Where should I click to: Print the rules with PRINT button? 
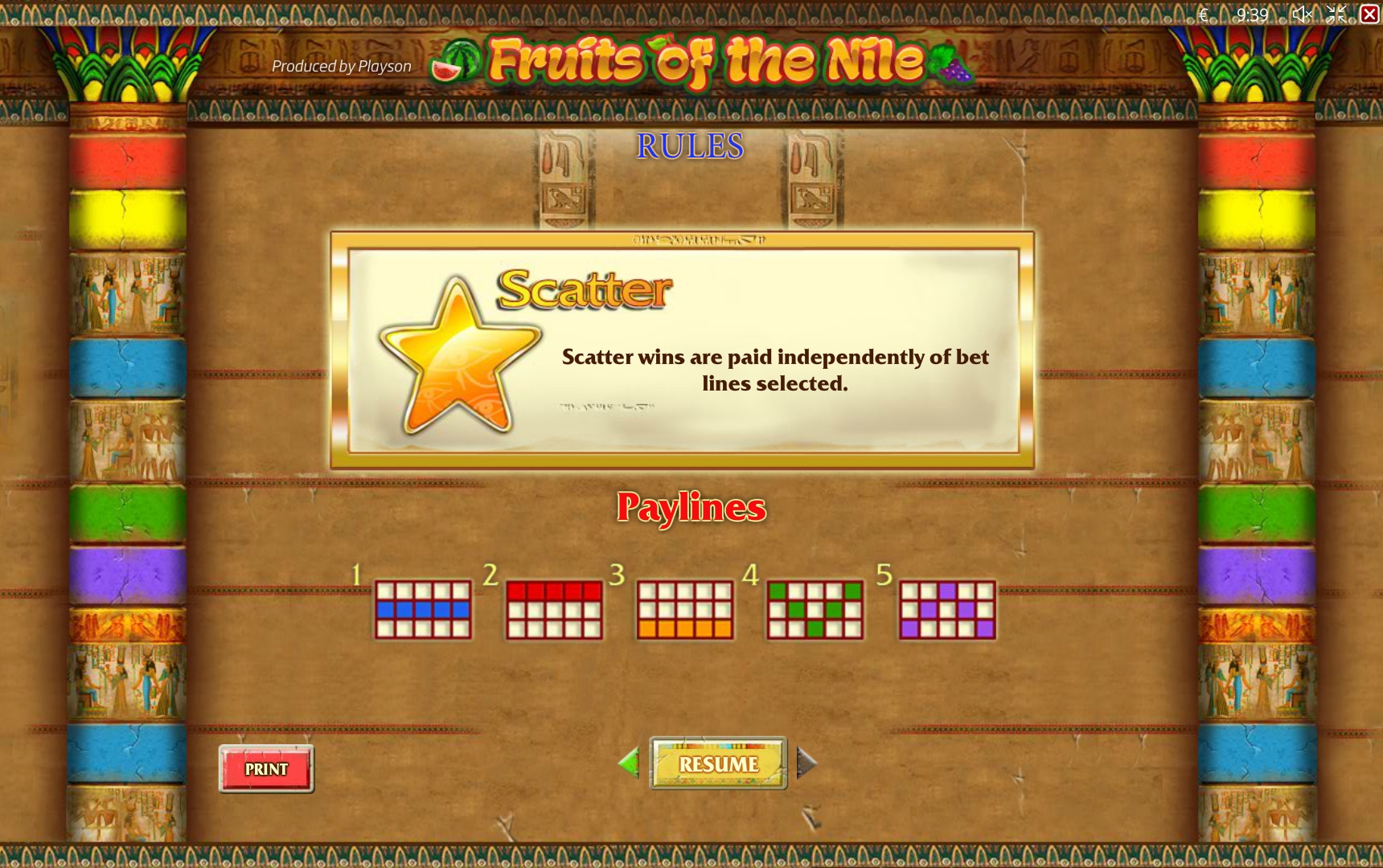pyautogui.click(x=266, y=769)
